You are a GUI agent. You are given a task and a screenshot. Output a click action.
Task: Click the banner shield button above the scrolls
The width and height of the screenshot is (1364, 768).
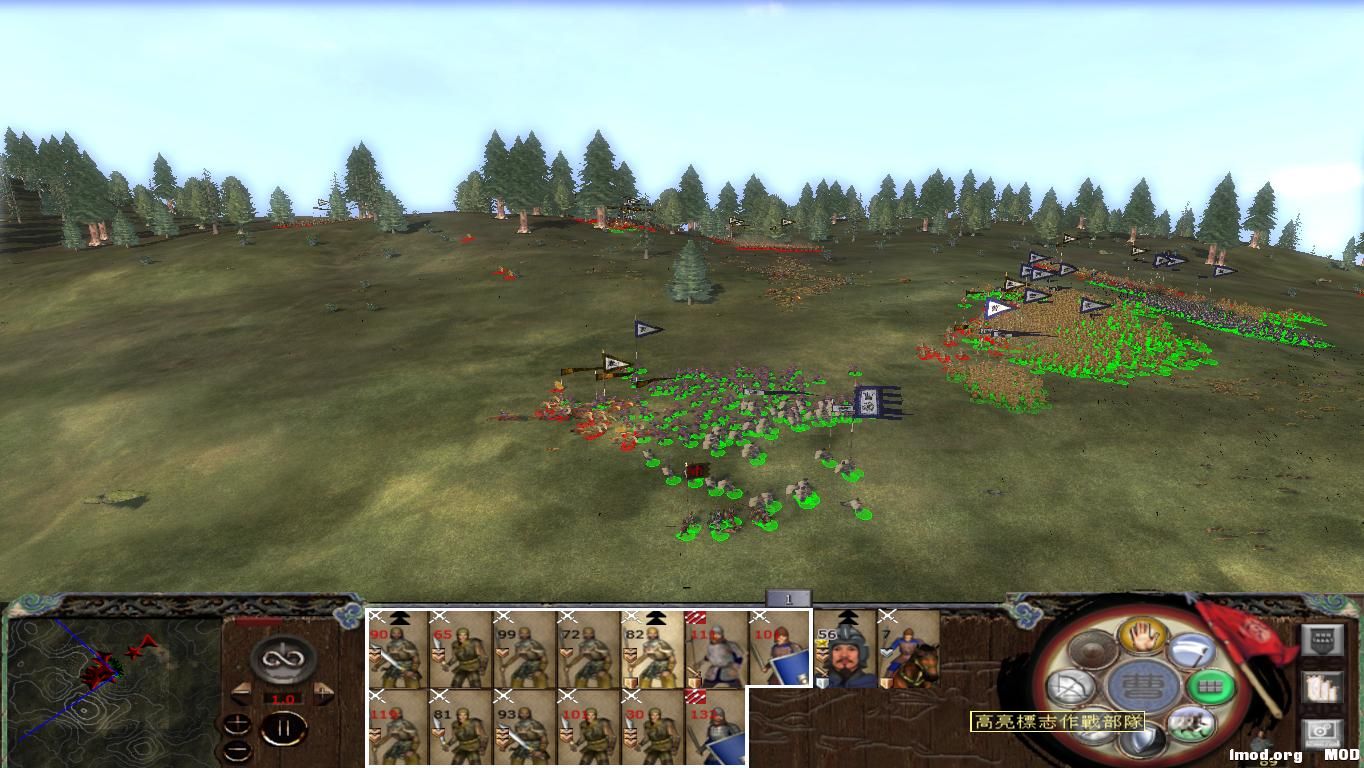(1323, 640)
